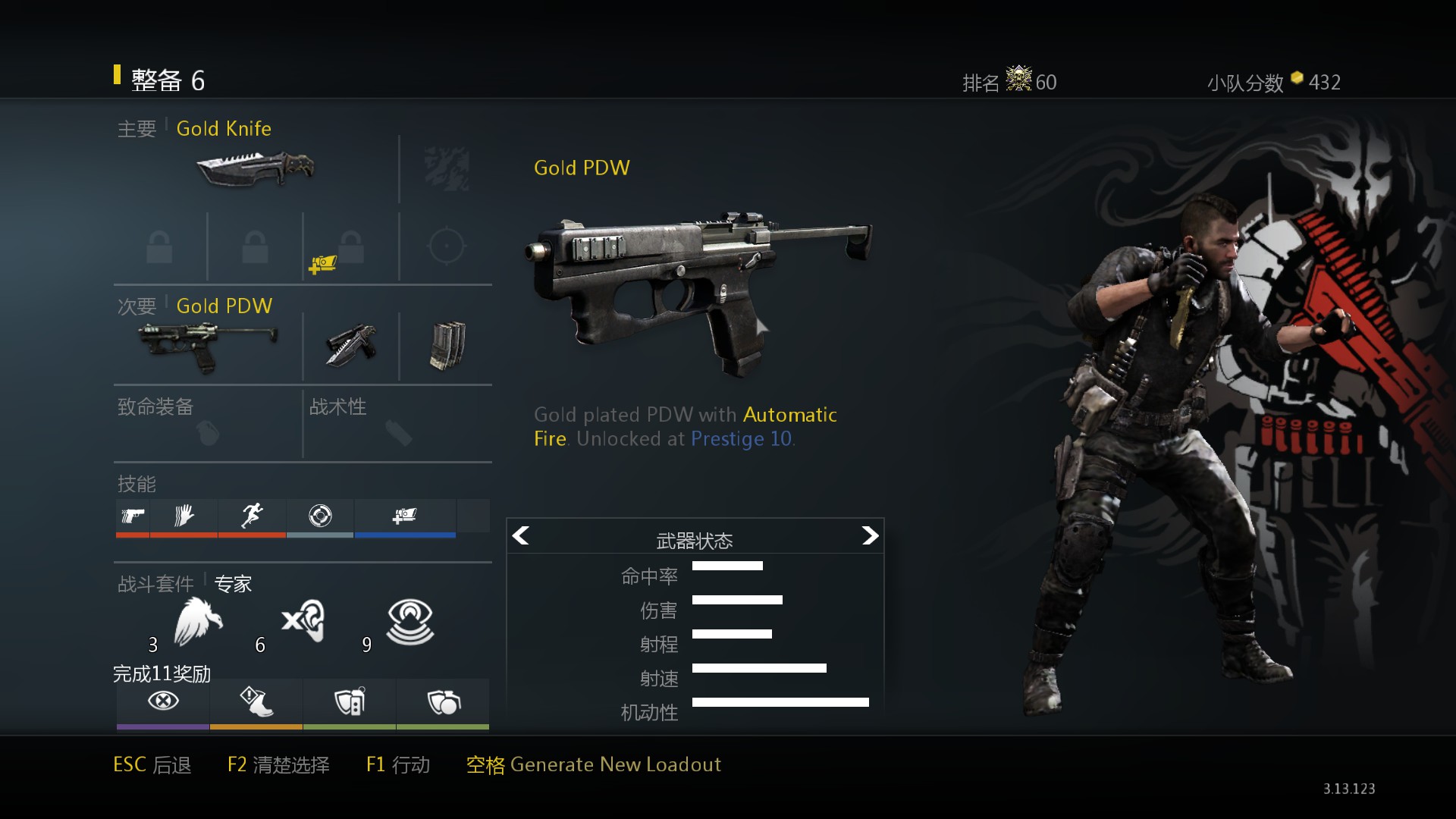The image size is (1456, 819).
Task: Click the previous arrow on weapon stats panel
Action: pos(521,536)
